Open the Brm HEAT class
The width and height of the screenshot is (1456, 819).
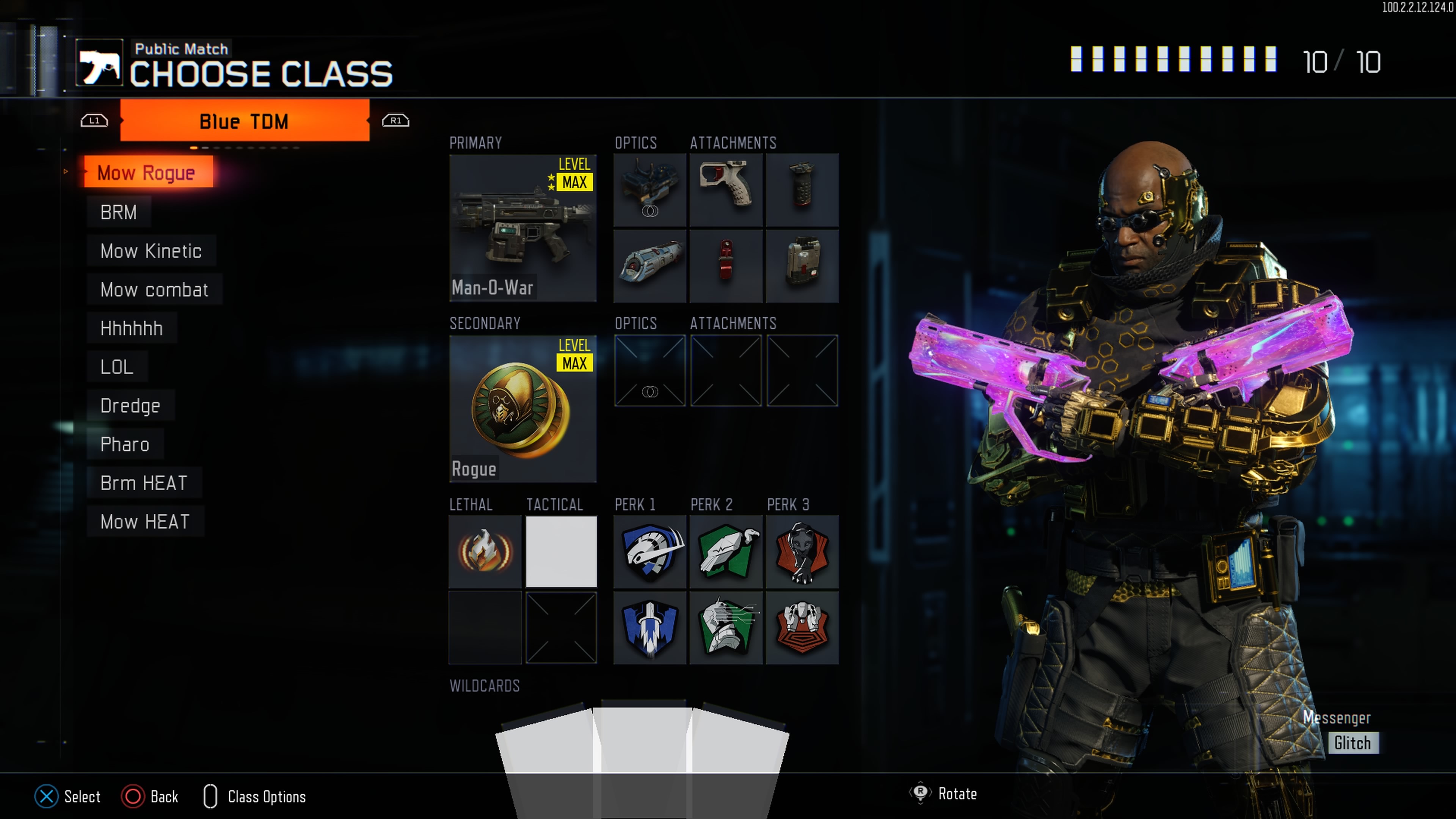click(144, 483)
